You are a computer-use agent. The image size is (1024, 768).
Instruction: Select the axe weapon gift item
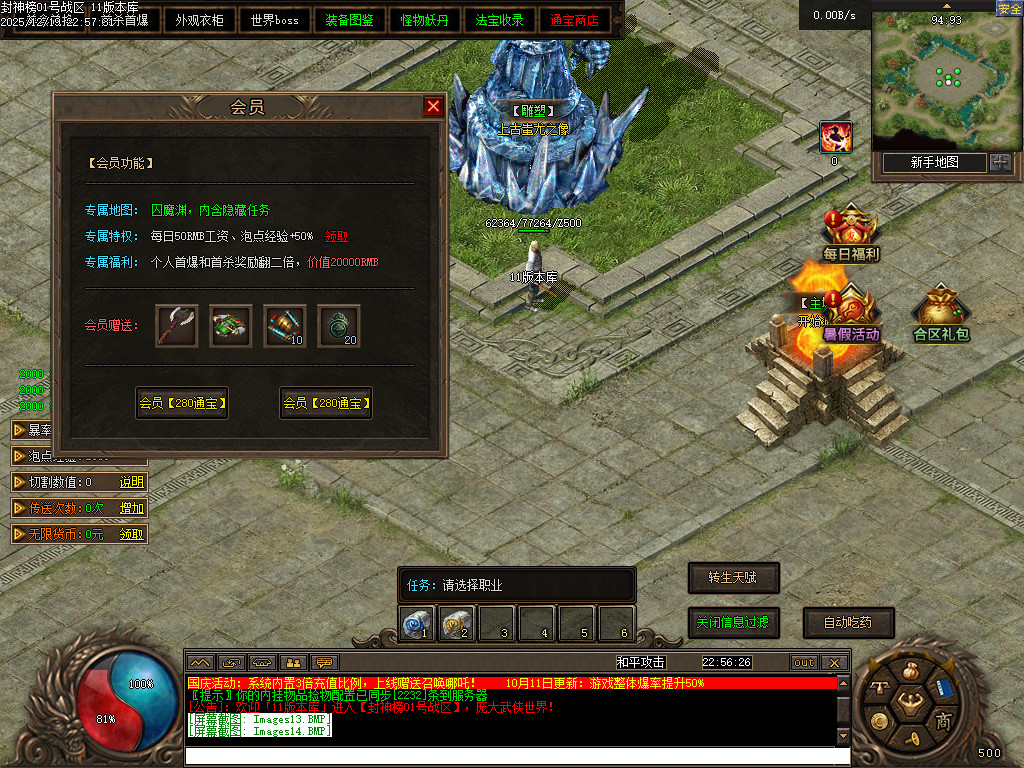[x=177, y=326]
